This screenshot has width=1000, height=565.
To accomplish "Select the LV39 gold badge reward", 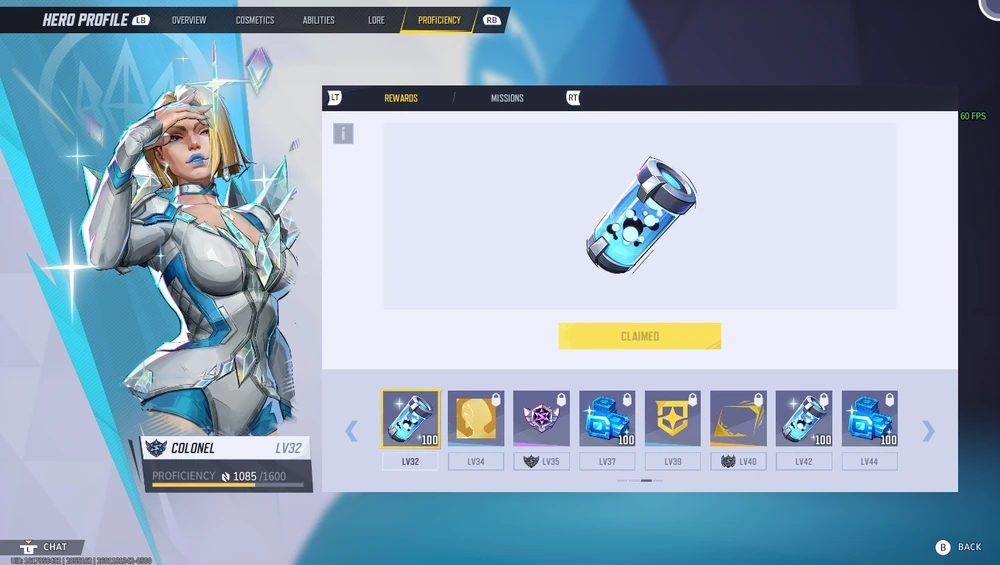I will pos(672,418).
